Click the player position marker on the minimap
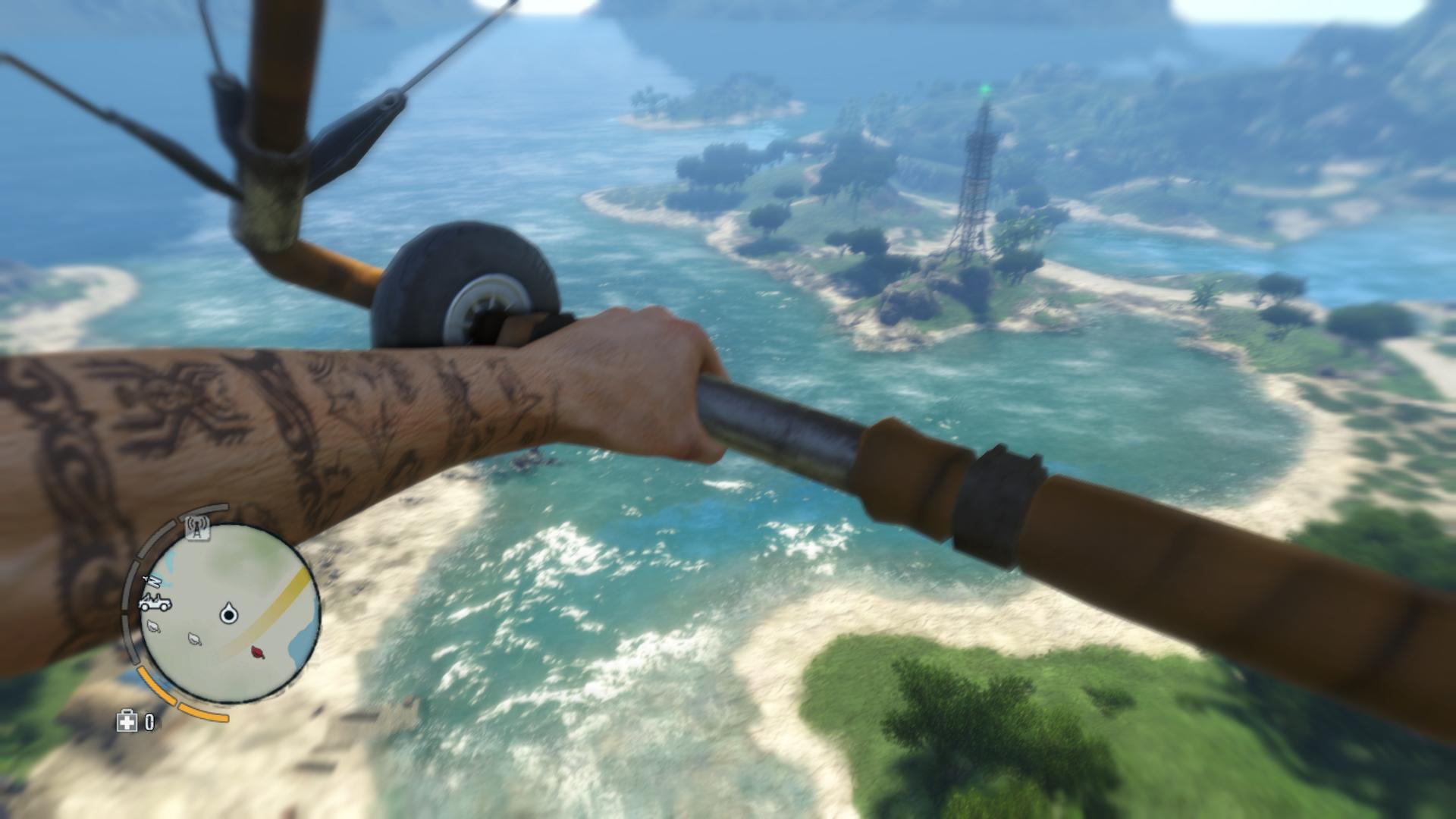This screenshot has width=1456, height=819. coord(227,613)
